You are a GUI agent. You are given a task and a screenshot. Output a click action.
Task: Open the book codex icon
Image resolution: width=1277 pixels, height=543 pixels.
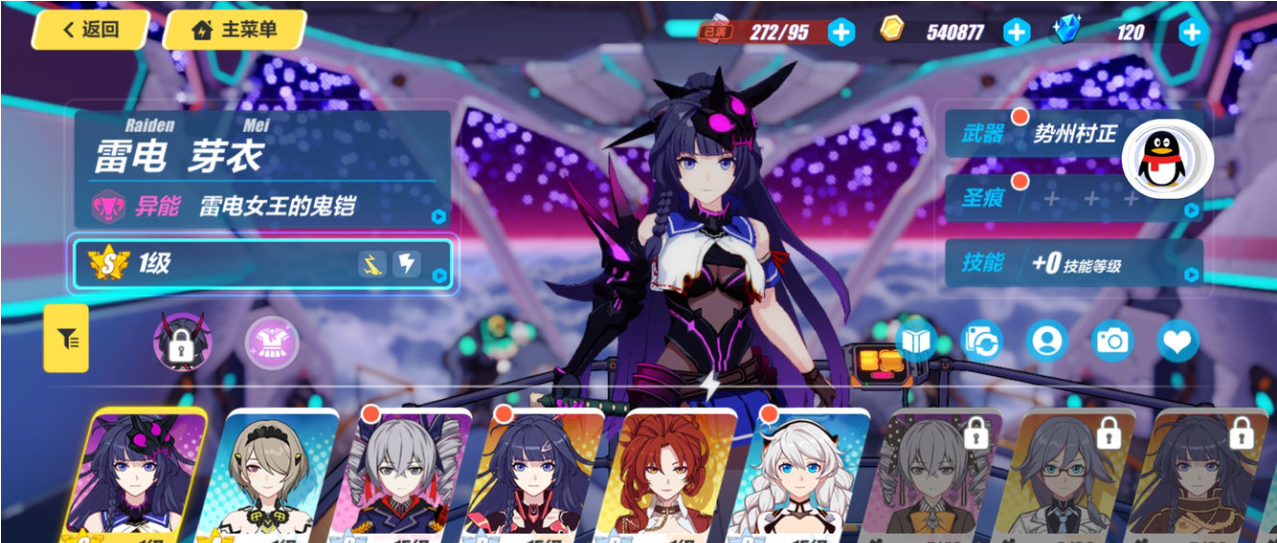click(915, 341)
